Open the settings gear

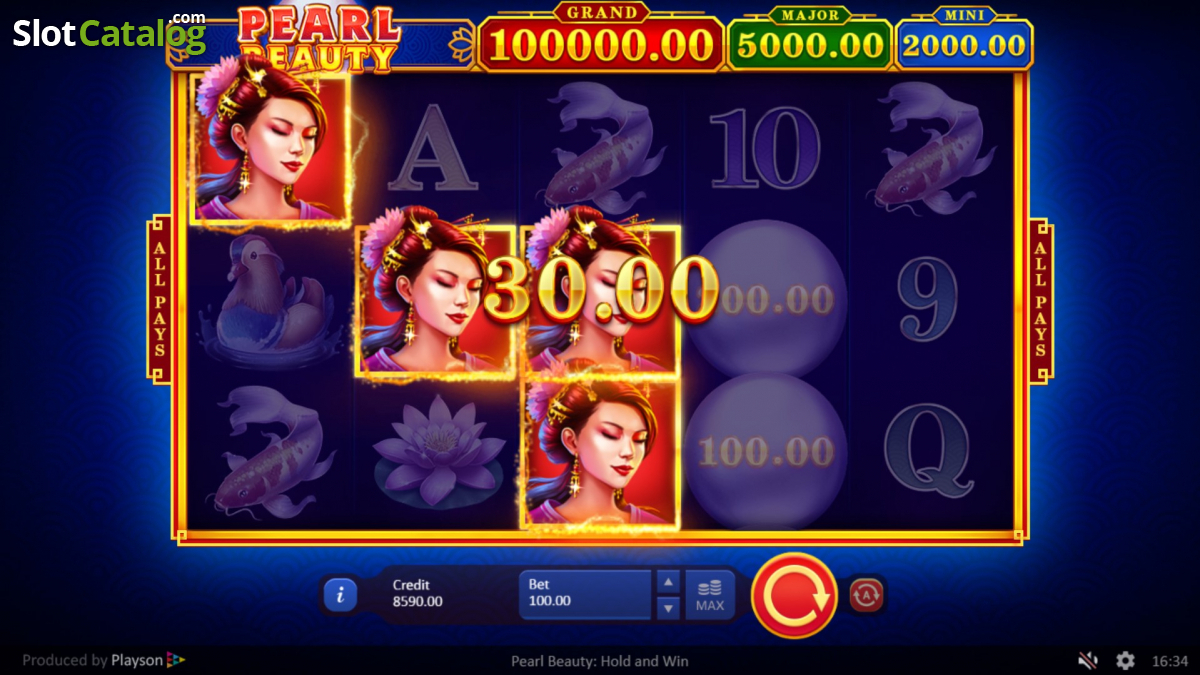[1125, 660]
